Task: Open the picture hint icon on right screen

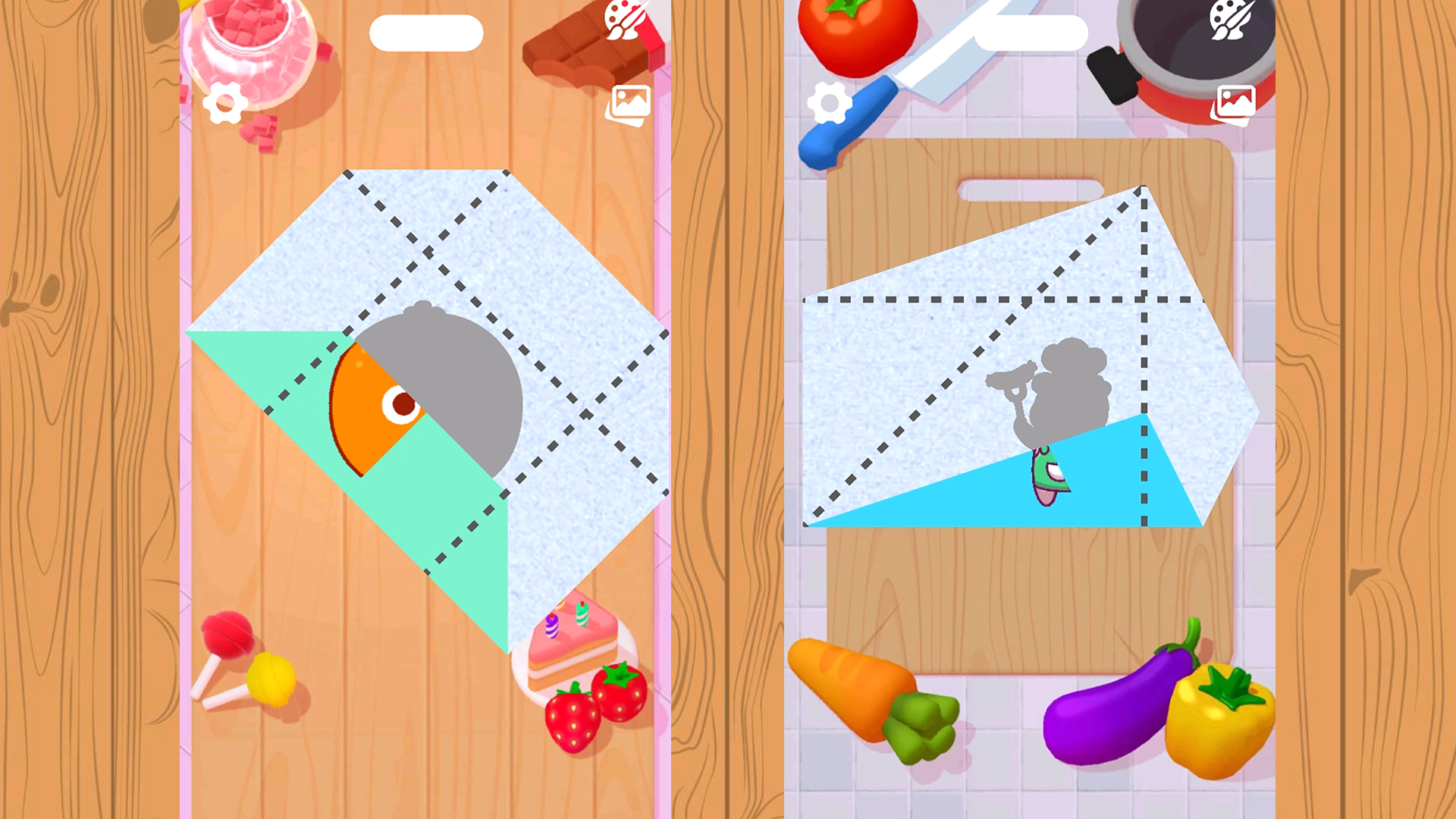Action: coord(1234,104)
